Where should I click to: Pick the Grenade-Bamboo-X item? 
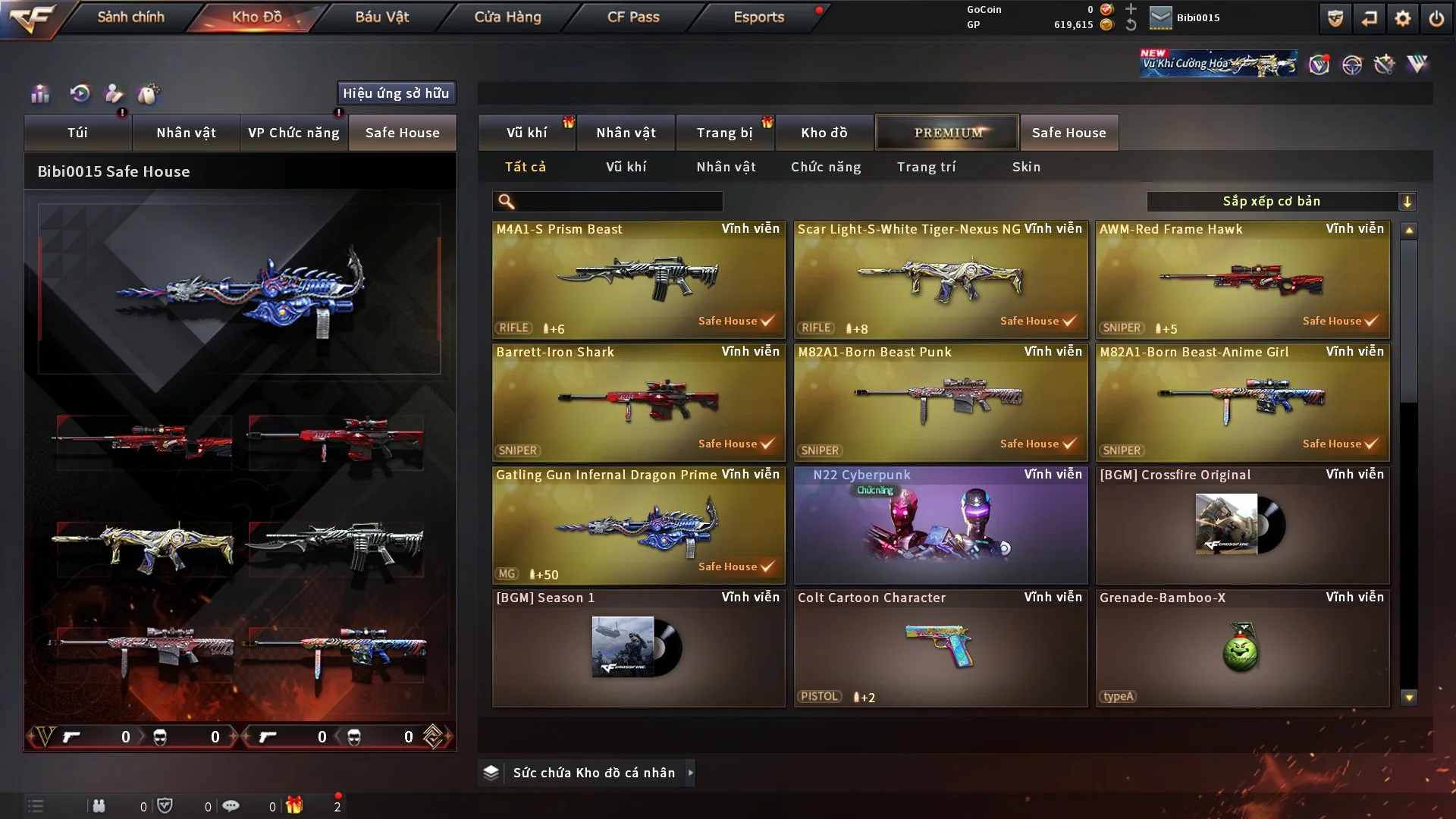pyautogui.click(x=1242, y=648)
